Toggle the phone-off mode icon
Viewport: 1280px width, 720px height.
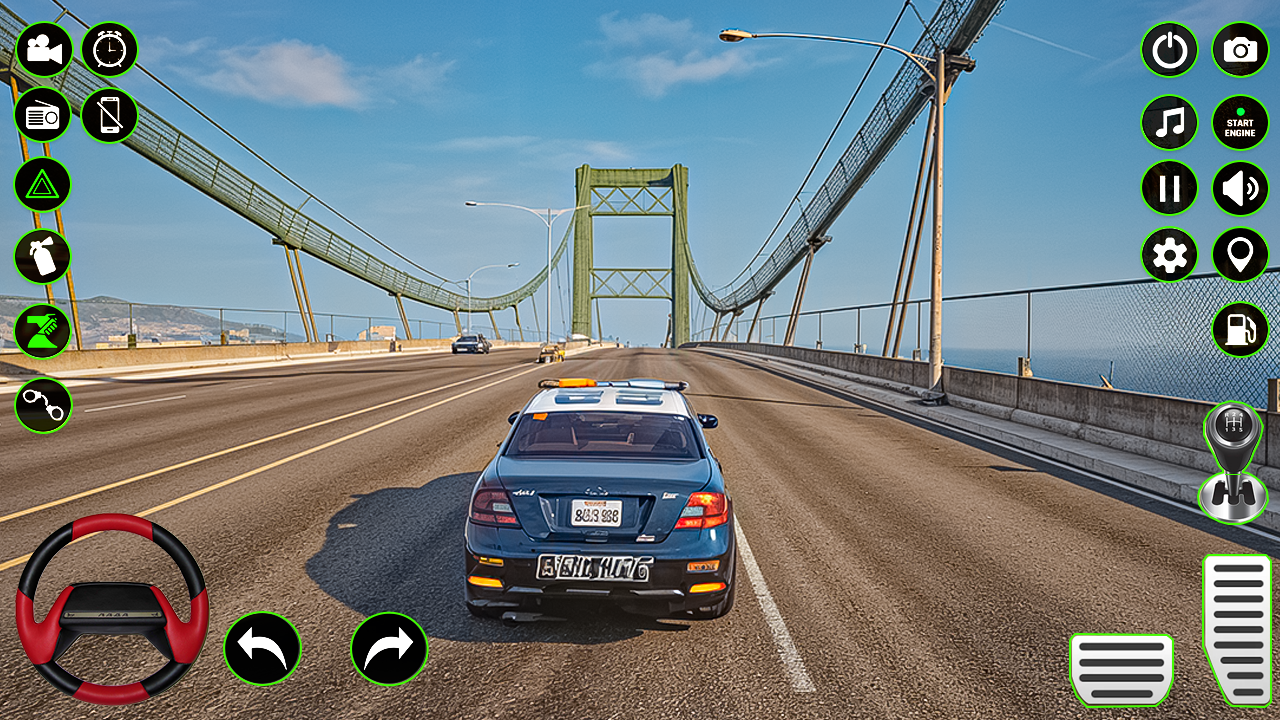(110, 115)
